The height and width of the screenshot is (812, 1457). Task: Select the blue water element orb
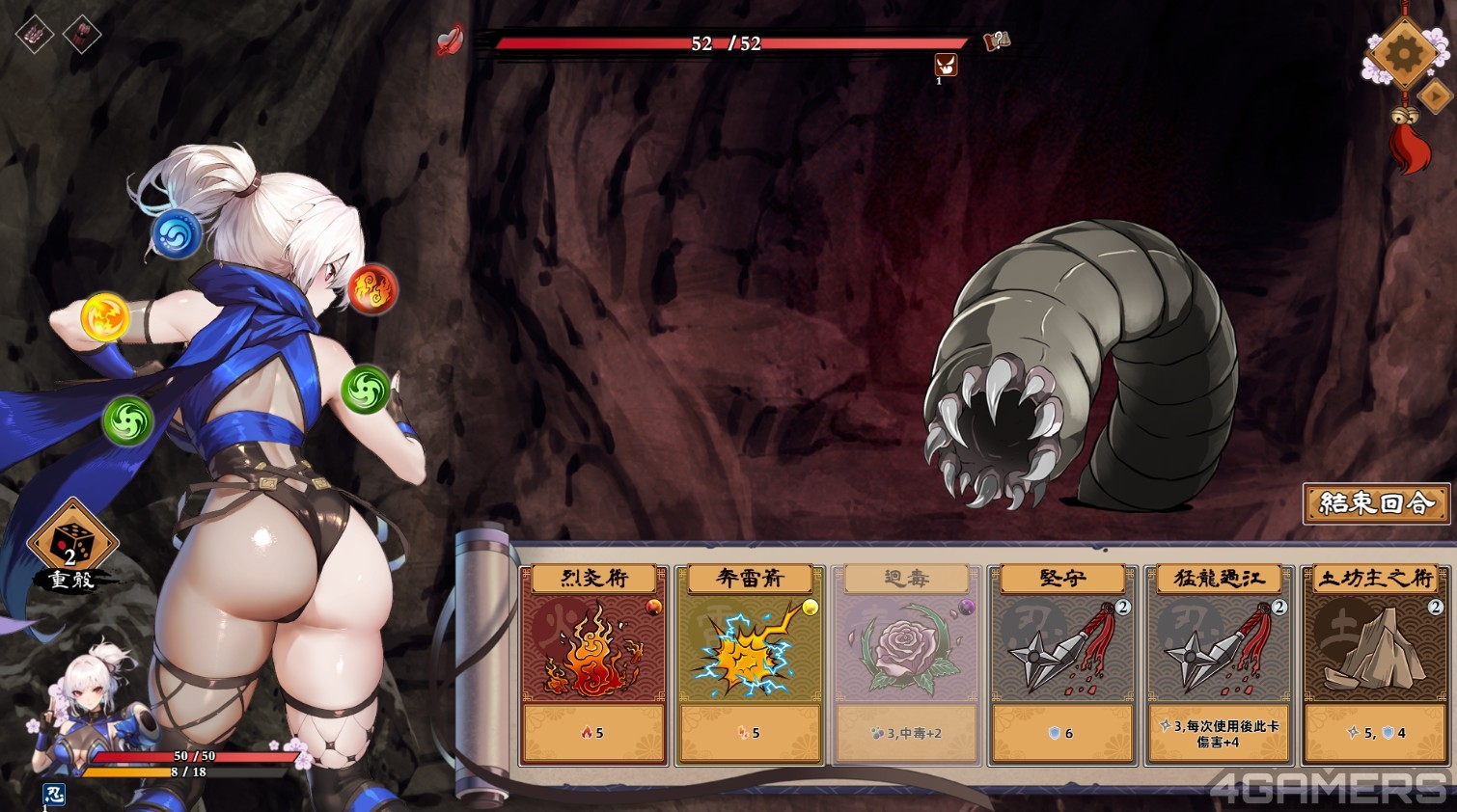pyautogui.click(x=177, y=233)
